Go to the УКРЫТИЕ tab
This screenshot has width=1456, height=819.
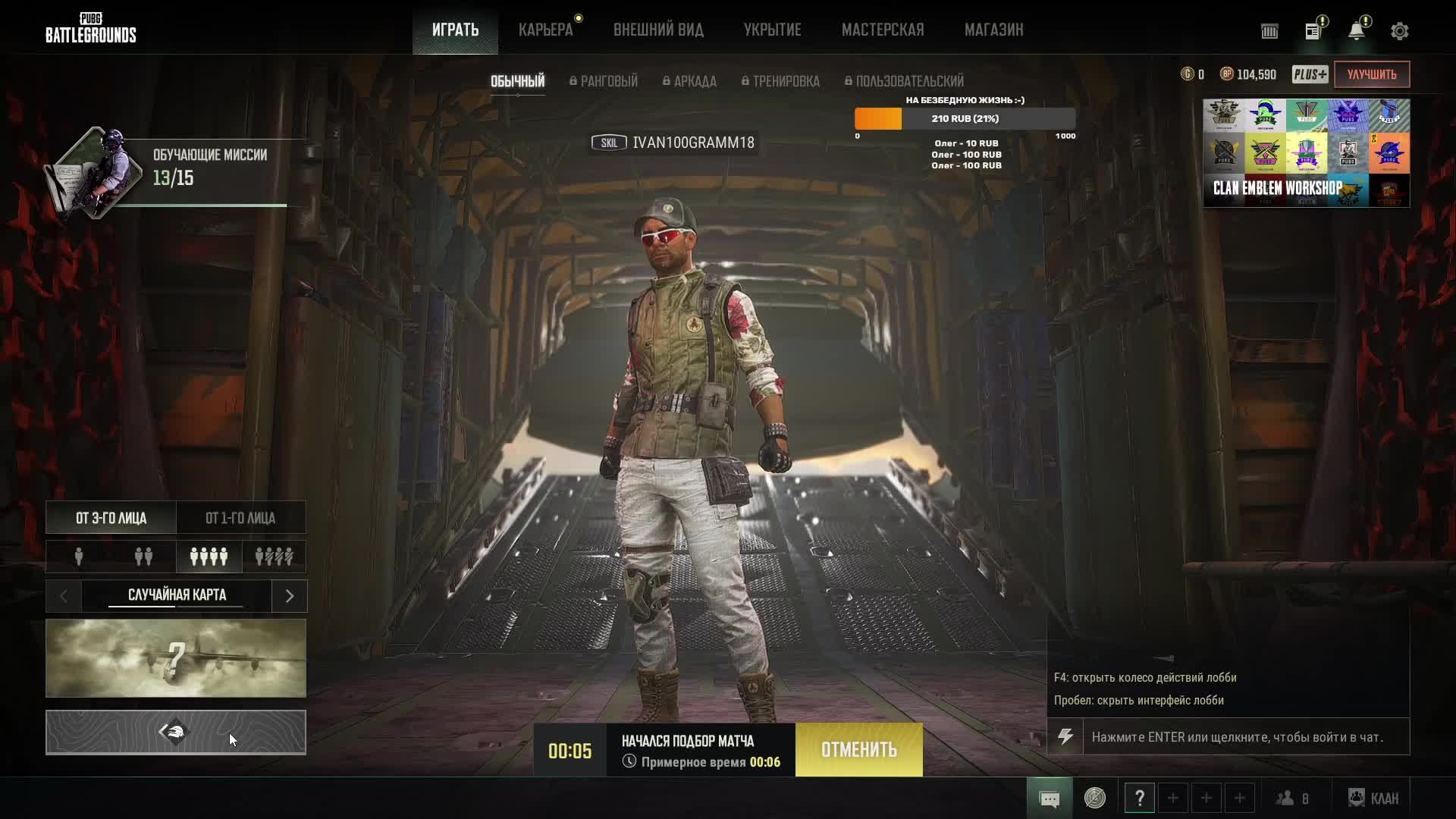[772, 30]
